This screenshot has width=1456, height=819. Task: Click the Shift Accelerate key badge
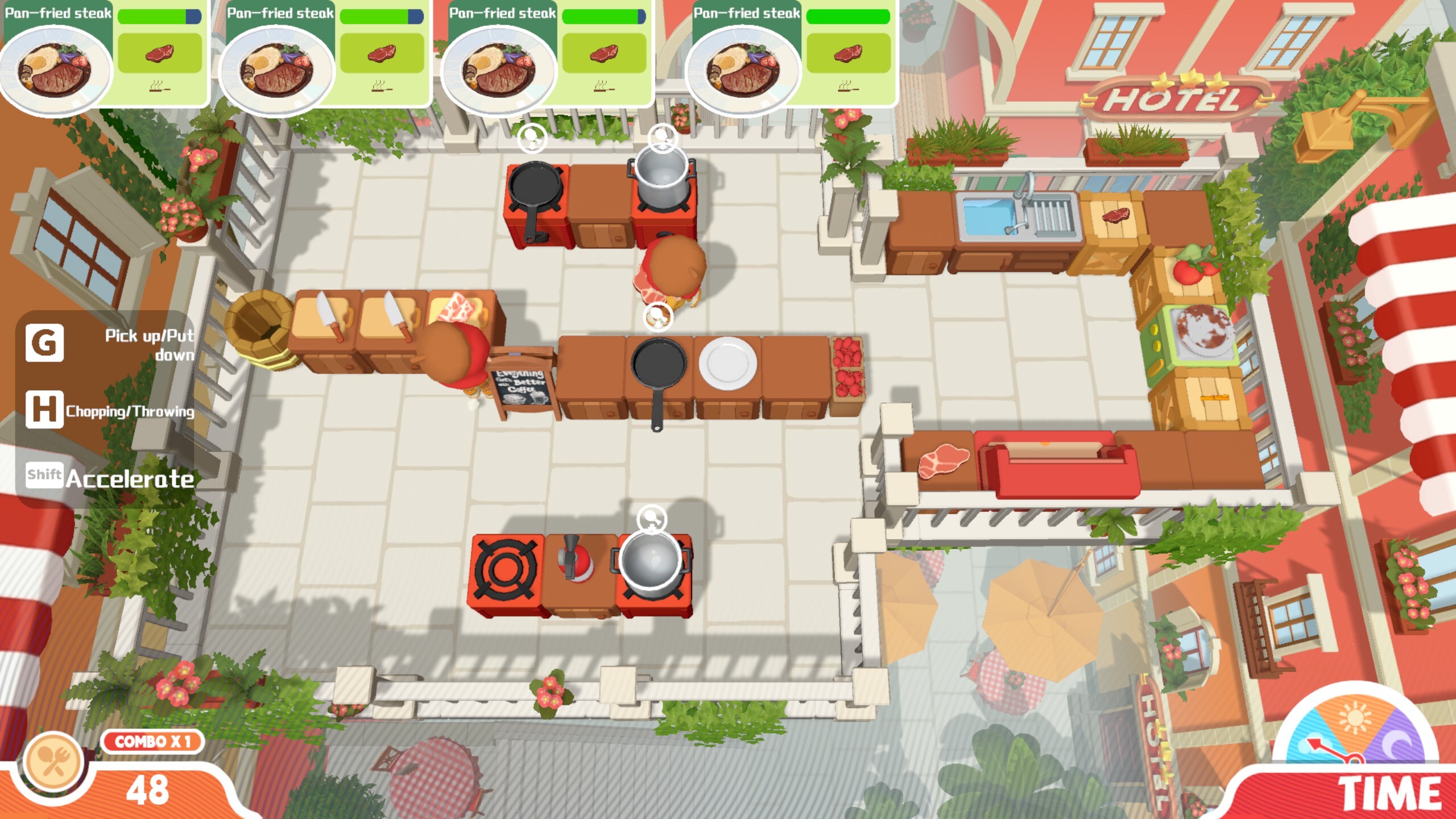(x=44, y=478)
